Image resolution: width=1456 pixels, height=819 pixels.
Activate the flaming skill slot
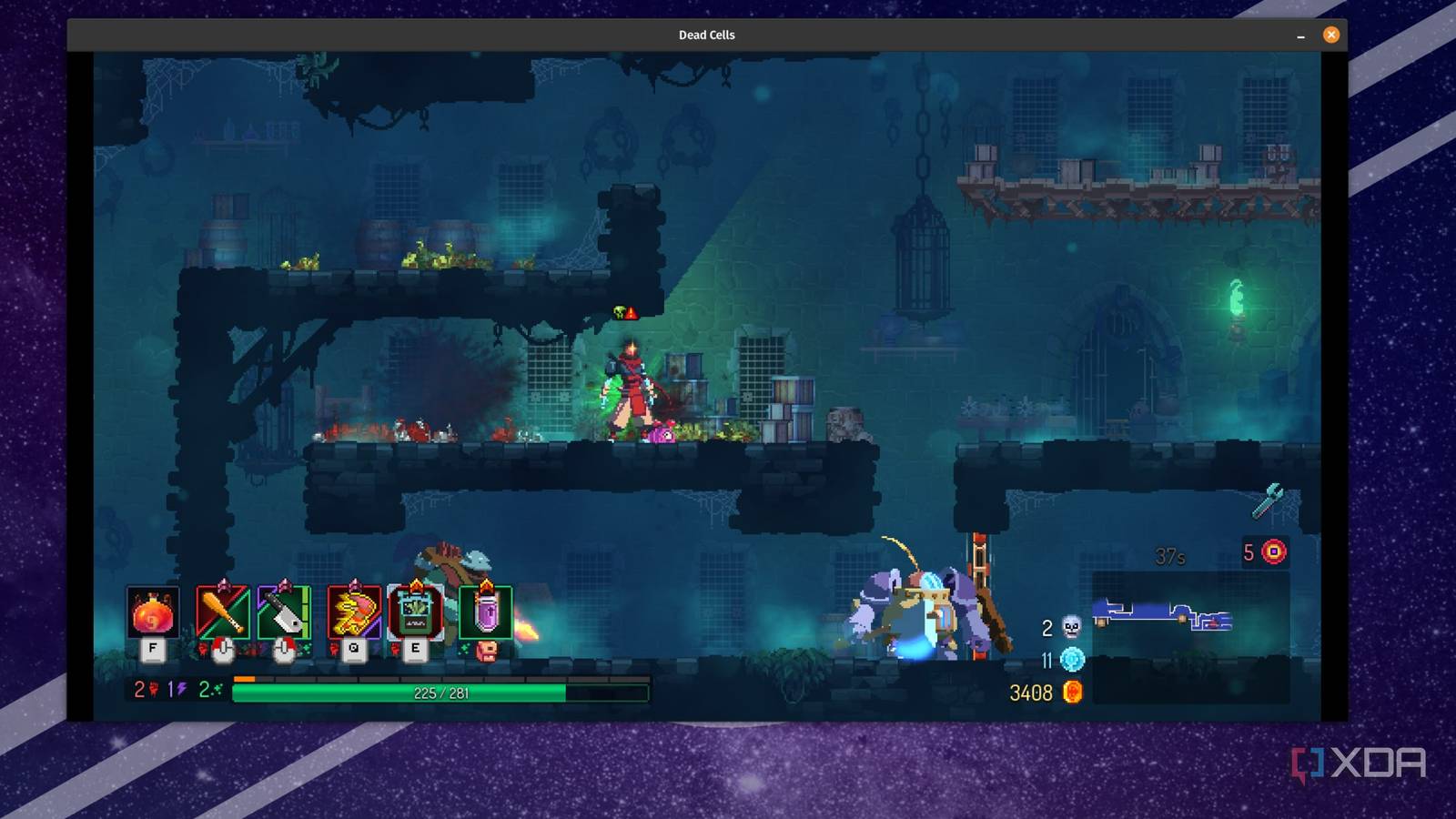click(353, 612)
